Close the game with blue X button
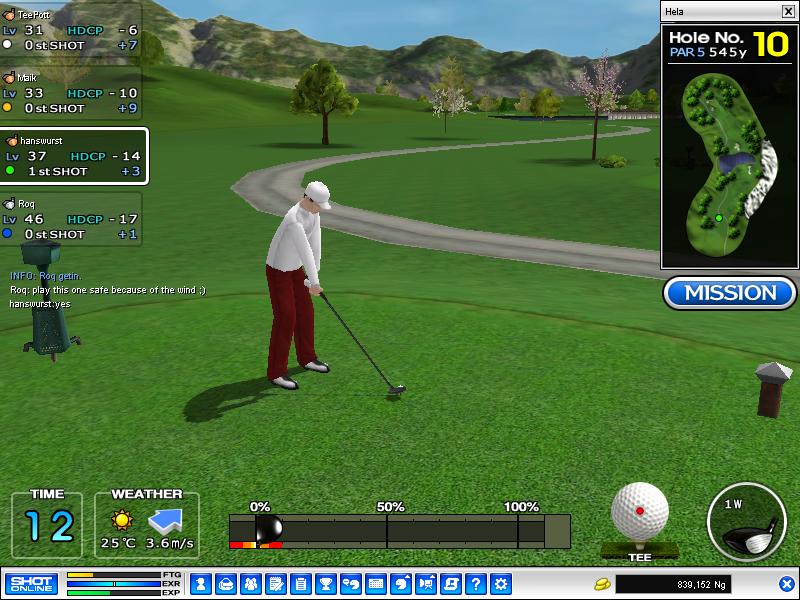800x600 pixels. coord(786,583)
